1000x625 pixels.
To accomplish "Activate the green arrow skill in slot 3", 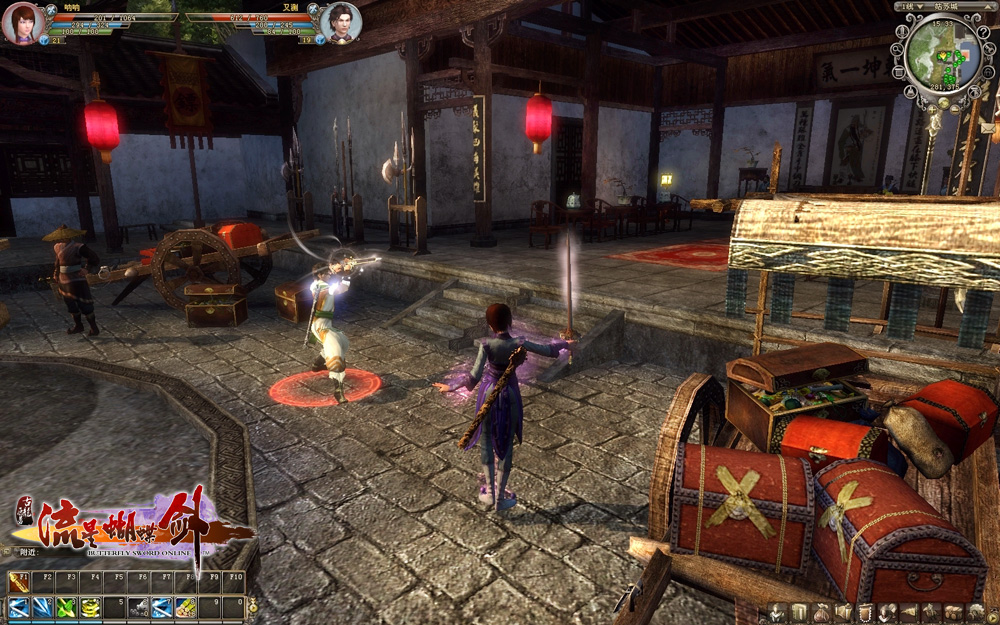I will [x=66, y=606].
